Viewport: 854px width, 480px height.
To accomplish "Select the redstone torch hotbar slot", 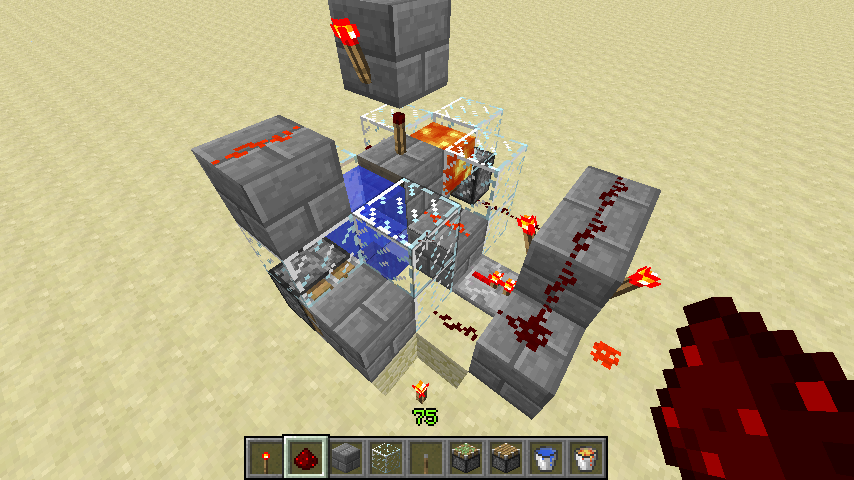I will click(265, 458).
